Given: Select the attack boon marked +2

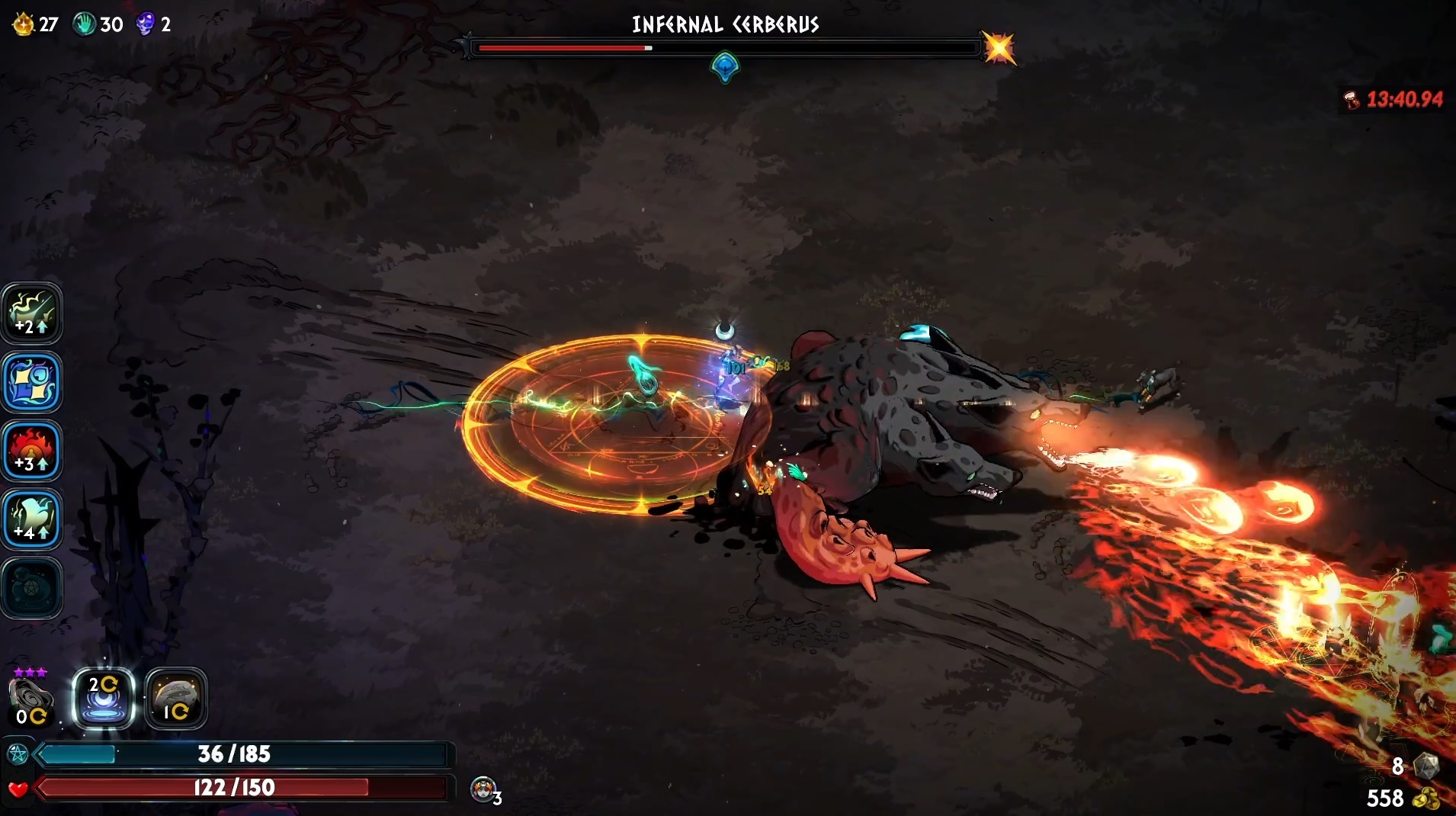Looking at the screenshot, I should click(32, 313).
